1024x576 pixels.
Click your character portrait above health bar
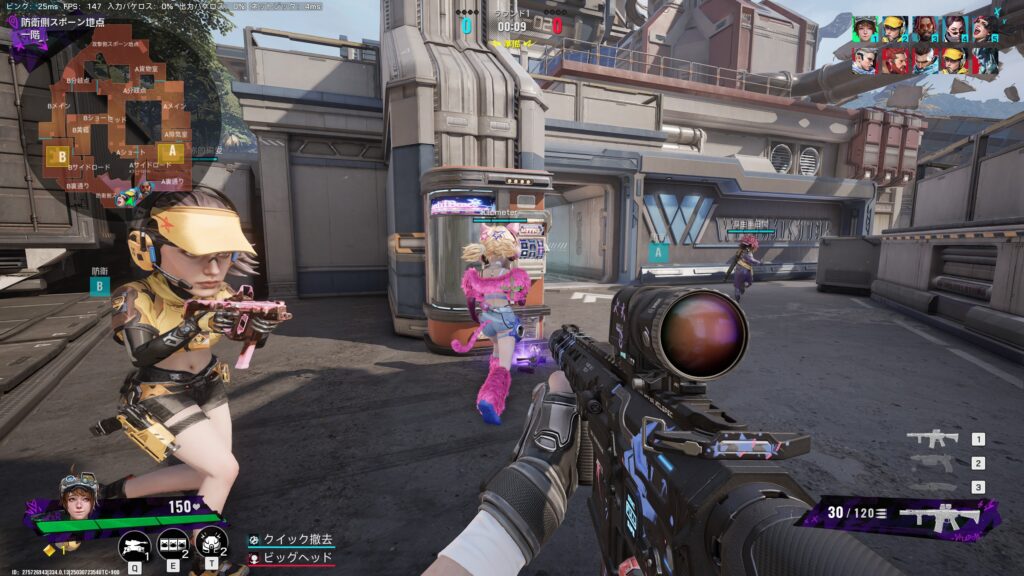pos(78,493)
